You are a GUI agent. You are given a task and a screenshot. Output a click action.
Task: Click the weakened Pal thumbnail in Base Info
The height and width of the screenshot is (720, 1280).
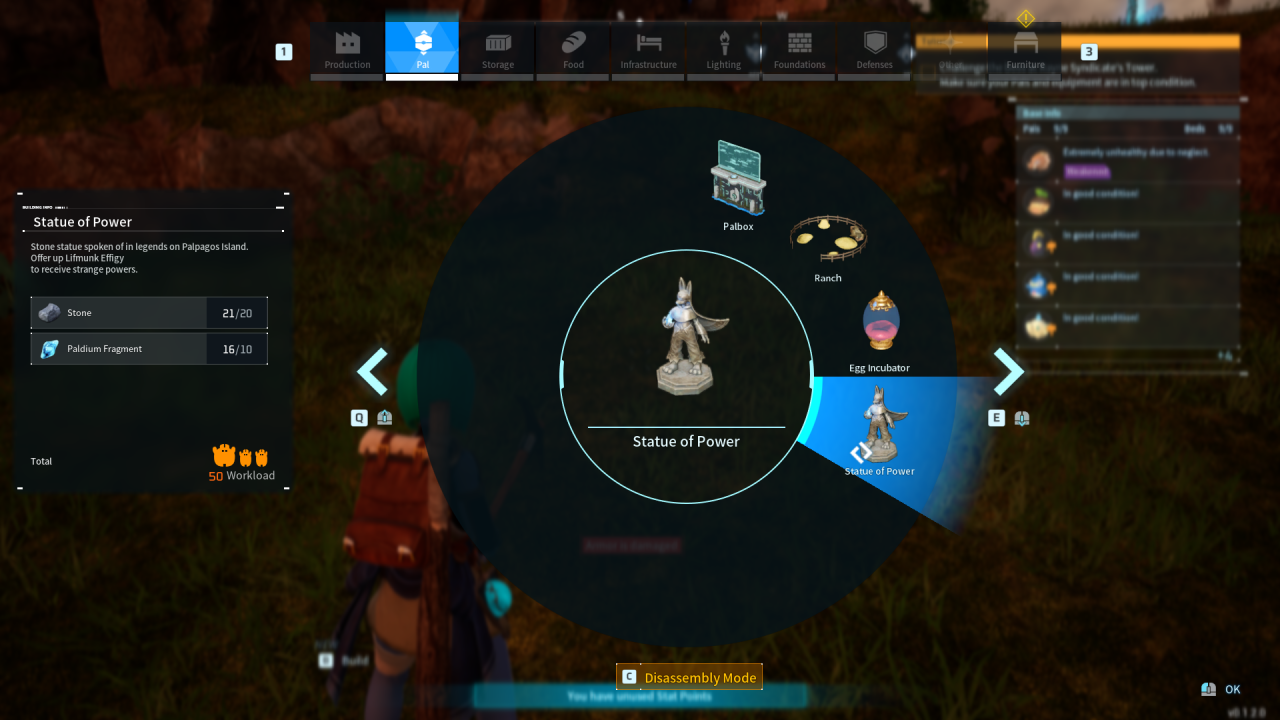[1038, 162]
